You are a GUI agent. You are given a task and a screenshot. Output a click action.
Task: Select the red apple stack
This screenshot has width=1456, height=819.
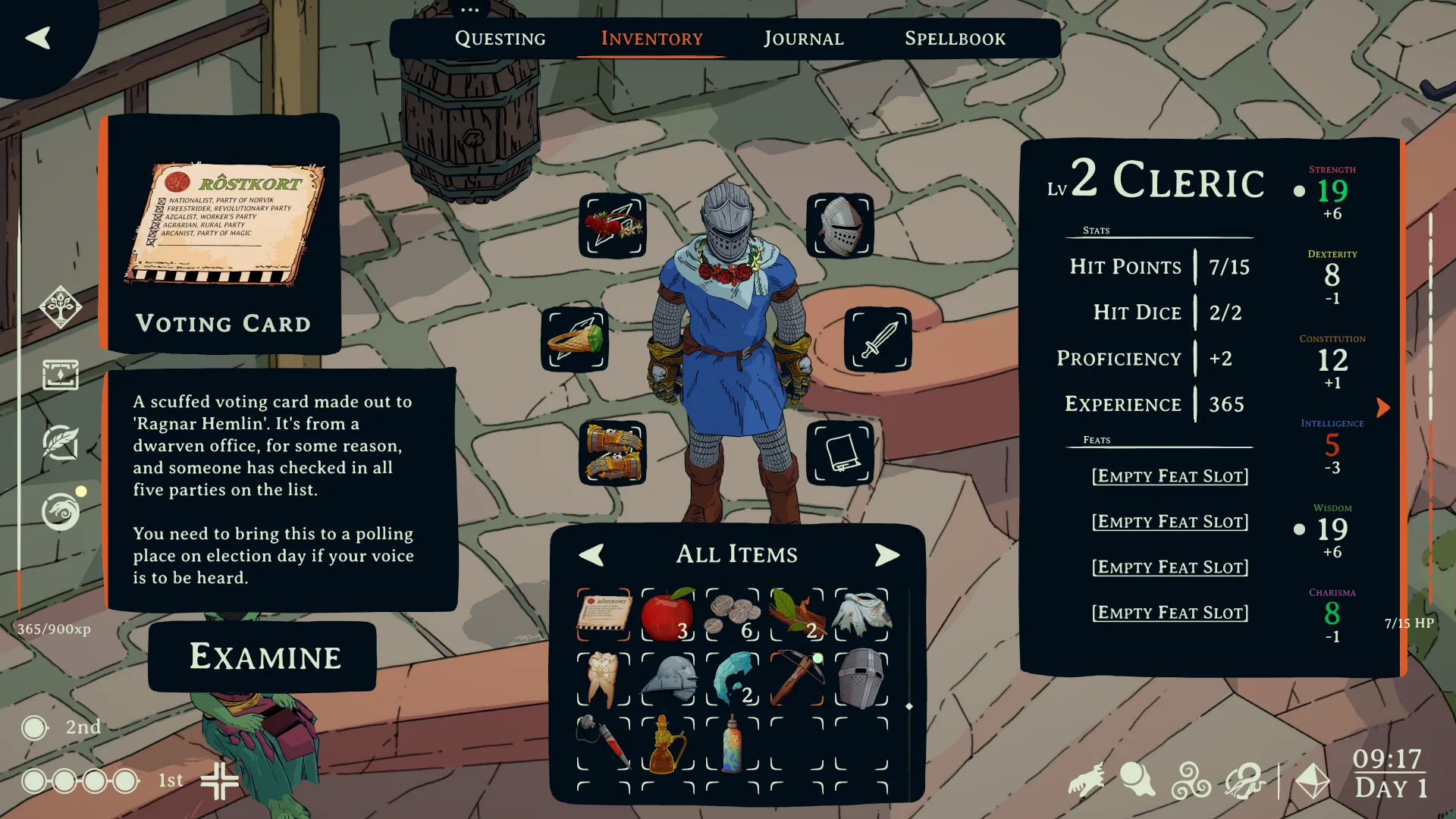point(667,614)
